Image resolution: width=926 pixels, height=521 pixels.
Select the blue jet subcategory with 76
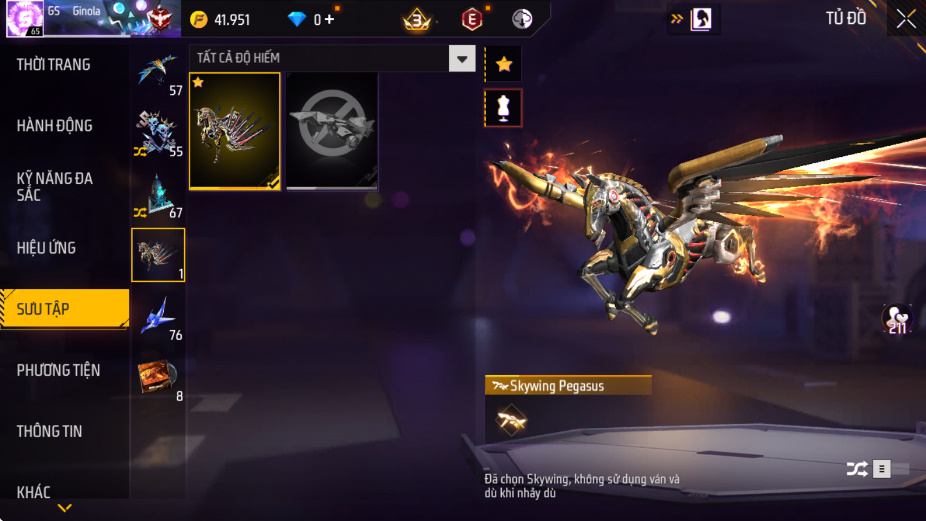click(x=158, y=317)
